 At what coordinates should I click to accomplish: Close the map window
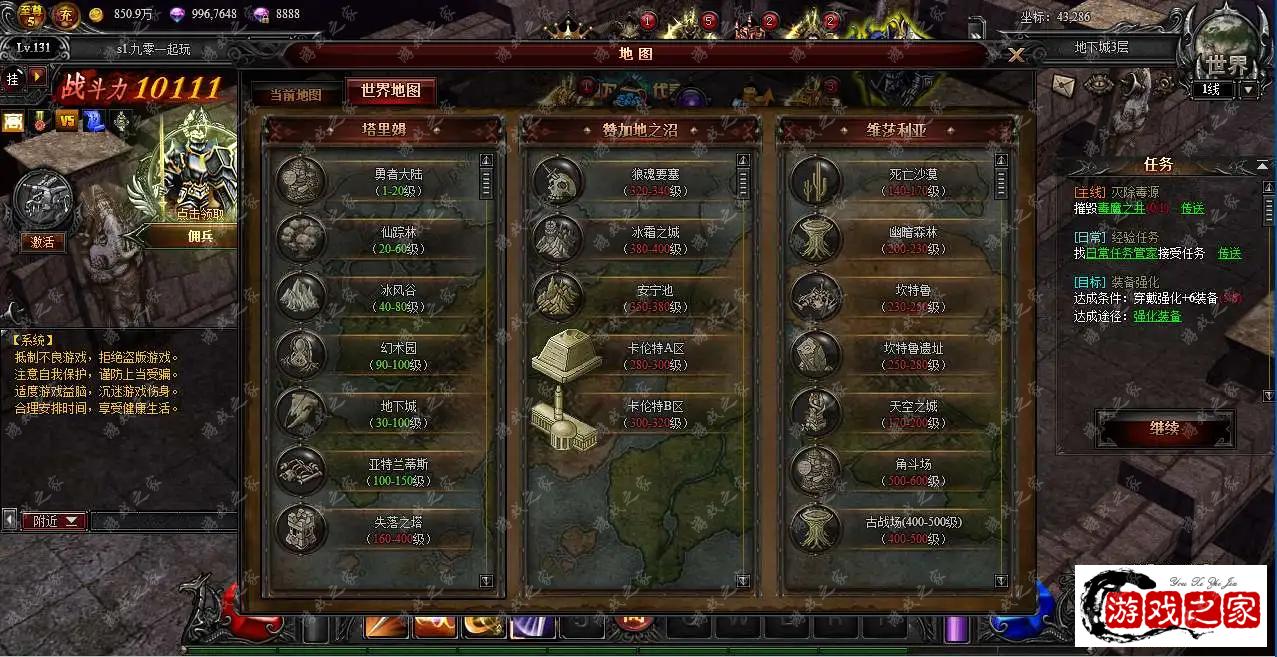point(1015,55)
